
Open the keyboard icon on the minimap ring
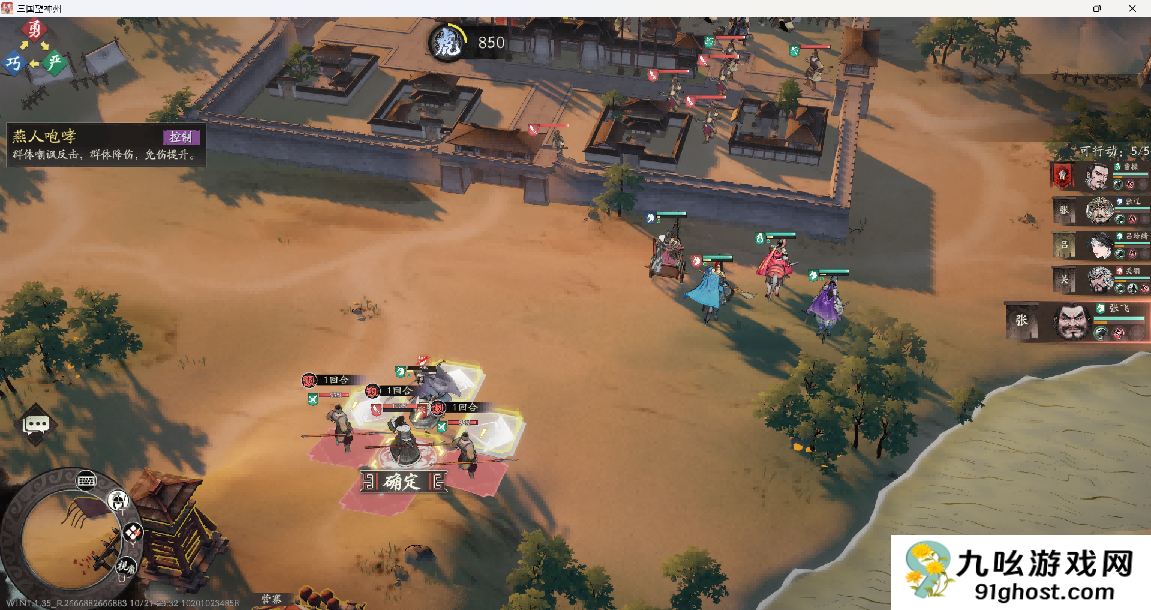coord(87,479)
